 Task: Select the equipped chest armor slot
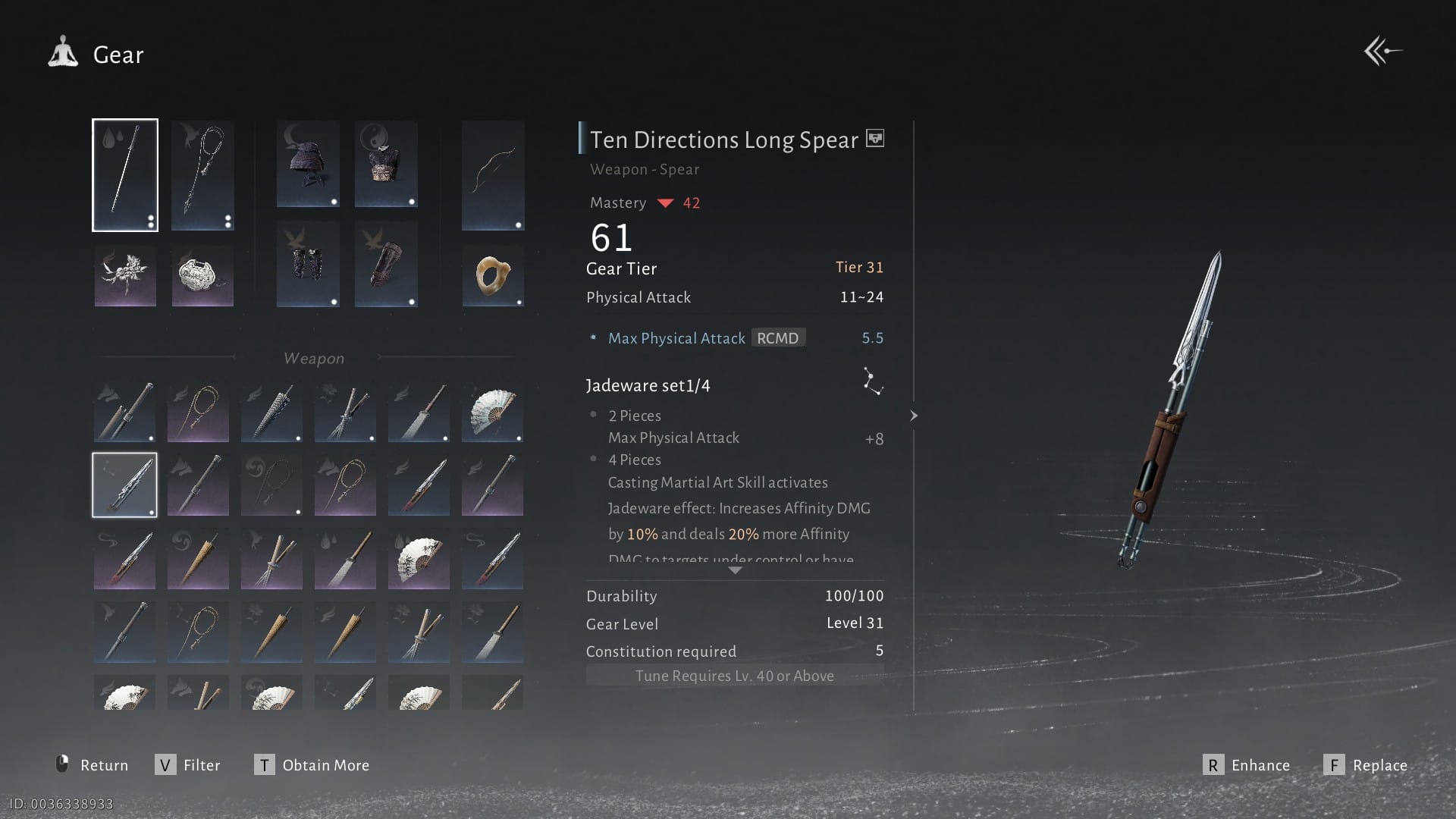coord(386,164)
